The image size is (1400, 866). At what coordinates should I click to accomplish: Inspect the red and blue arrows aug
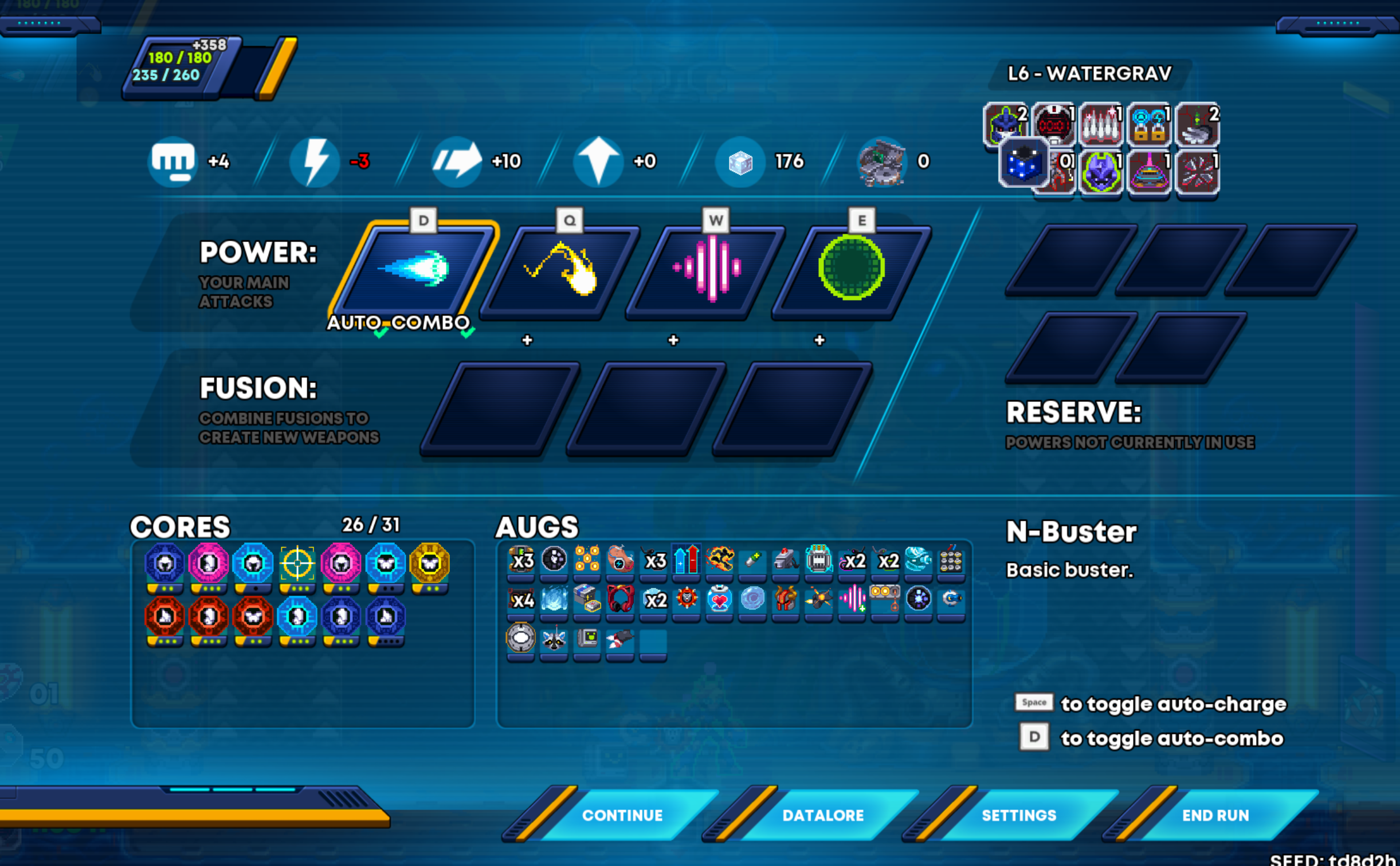[x=687, y=560]
